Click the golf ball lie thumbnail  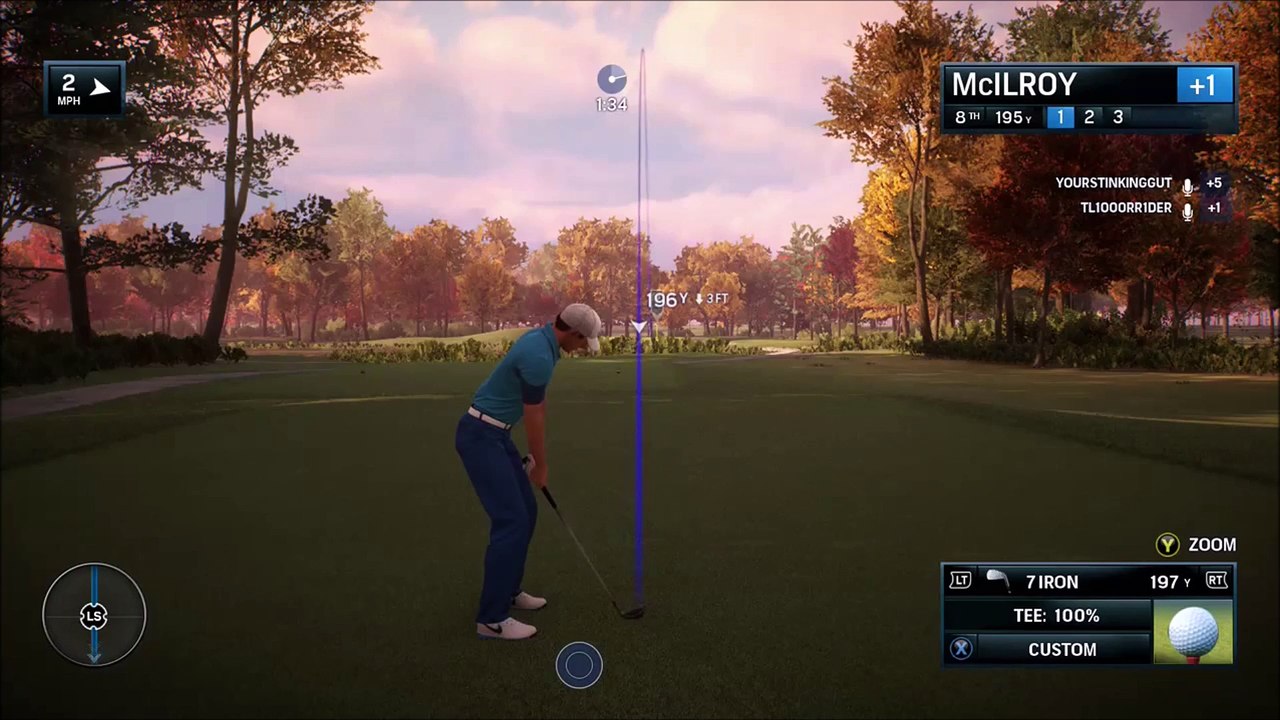[1193, 632]
